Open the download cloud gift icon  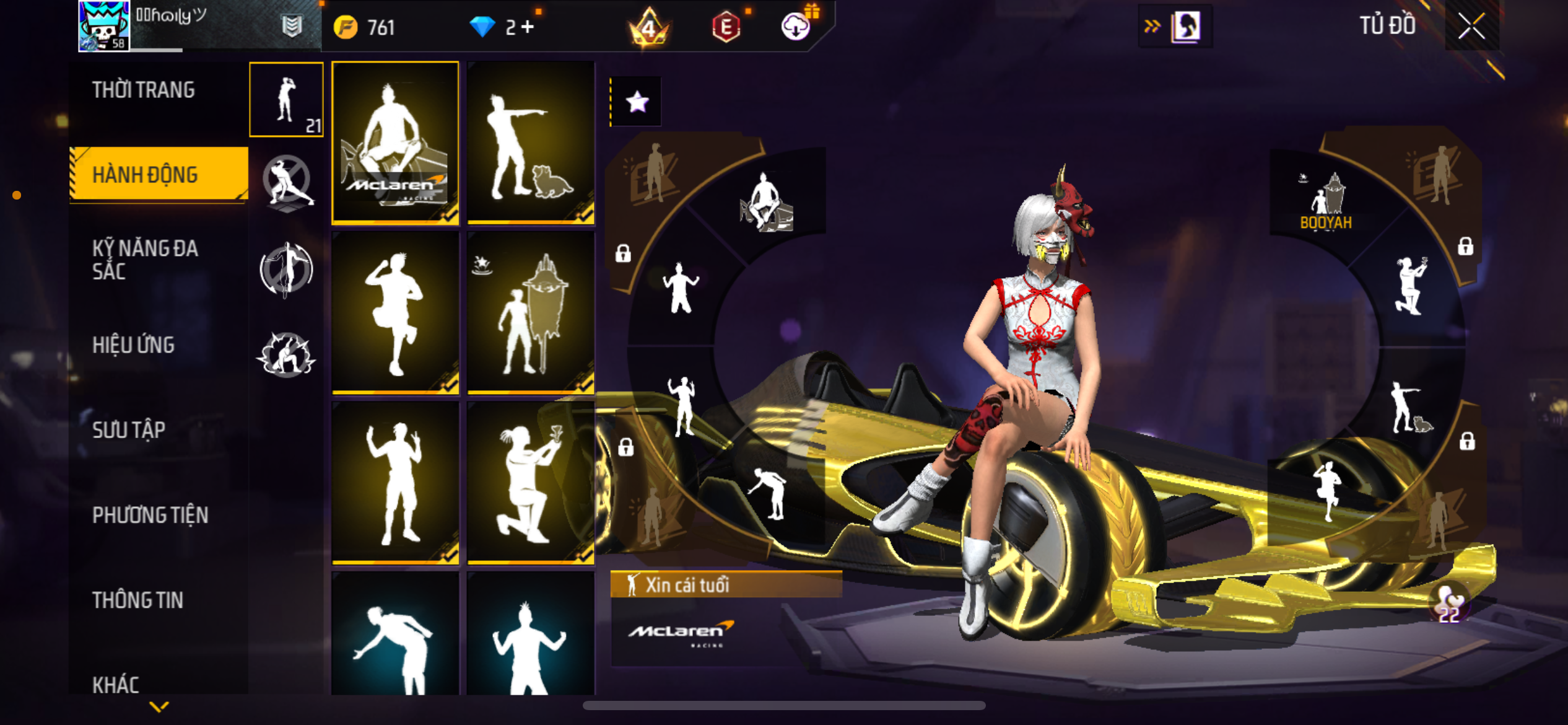(797, 26)
